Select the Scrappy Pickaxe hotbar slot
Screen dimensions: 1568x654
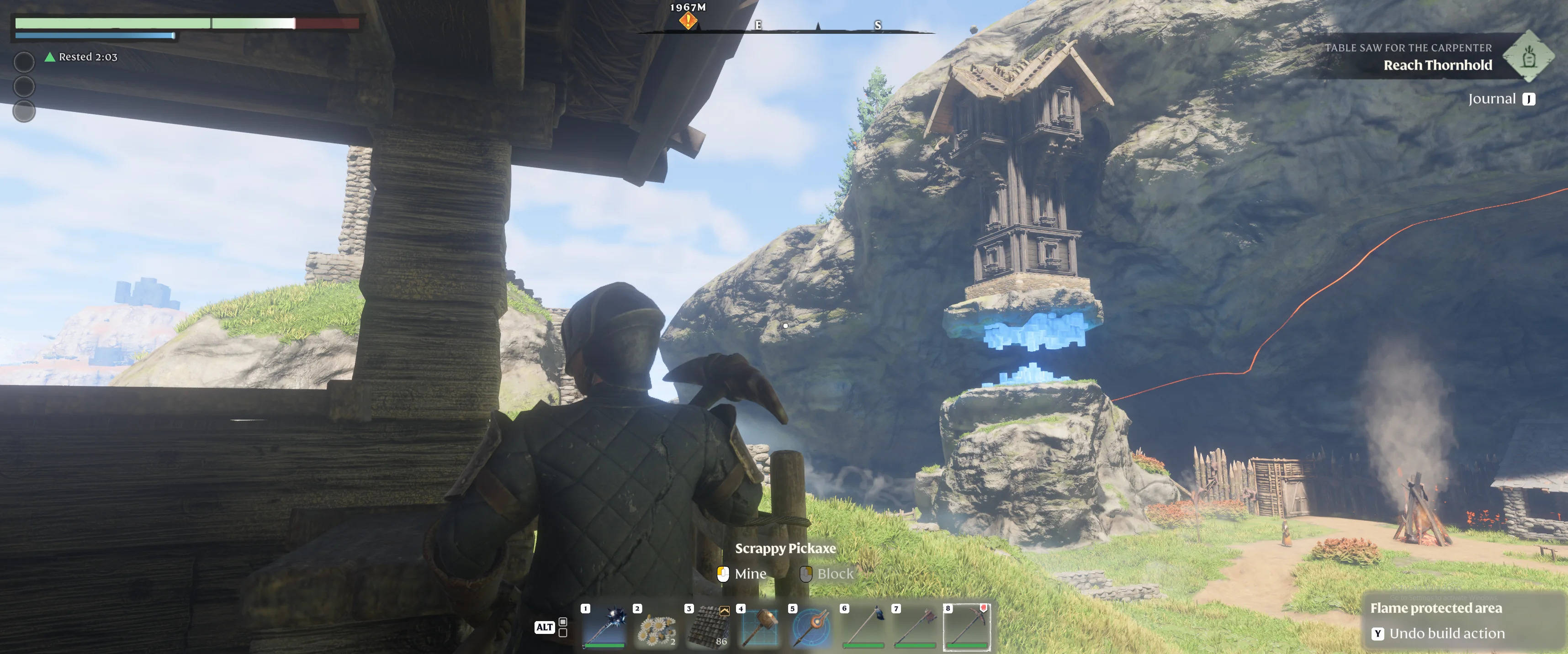[967, 627]
